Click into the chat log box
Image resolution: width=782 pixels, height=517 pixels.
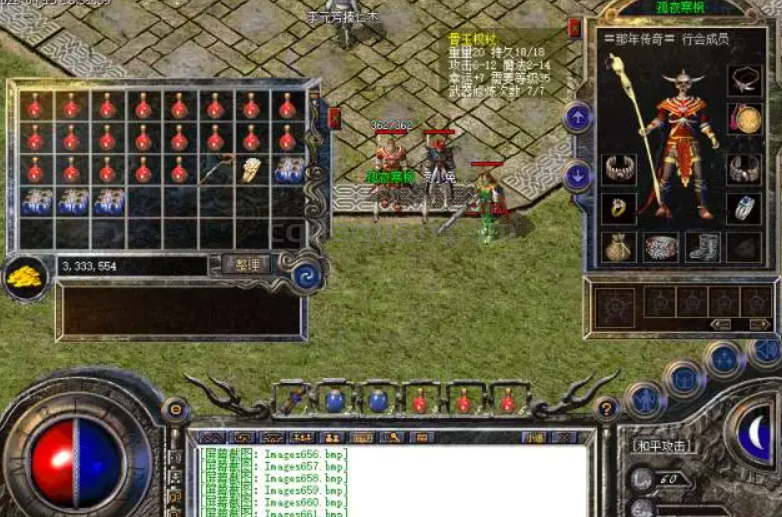pyautogui.click(x=400, y=480)
